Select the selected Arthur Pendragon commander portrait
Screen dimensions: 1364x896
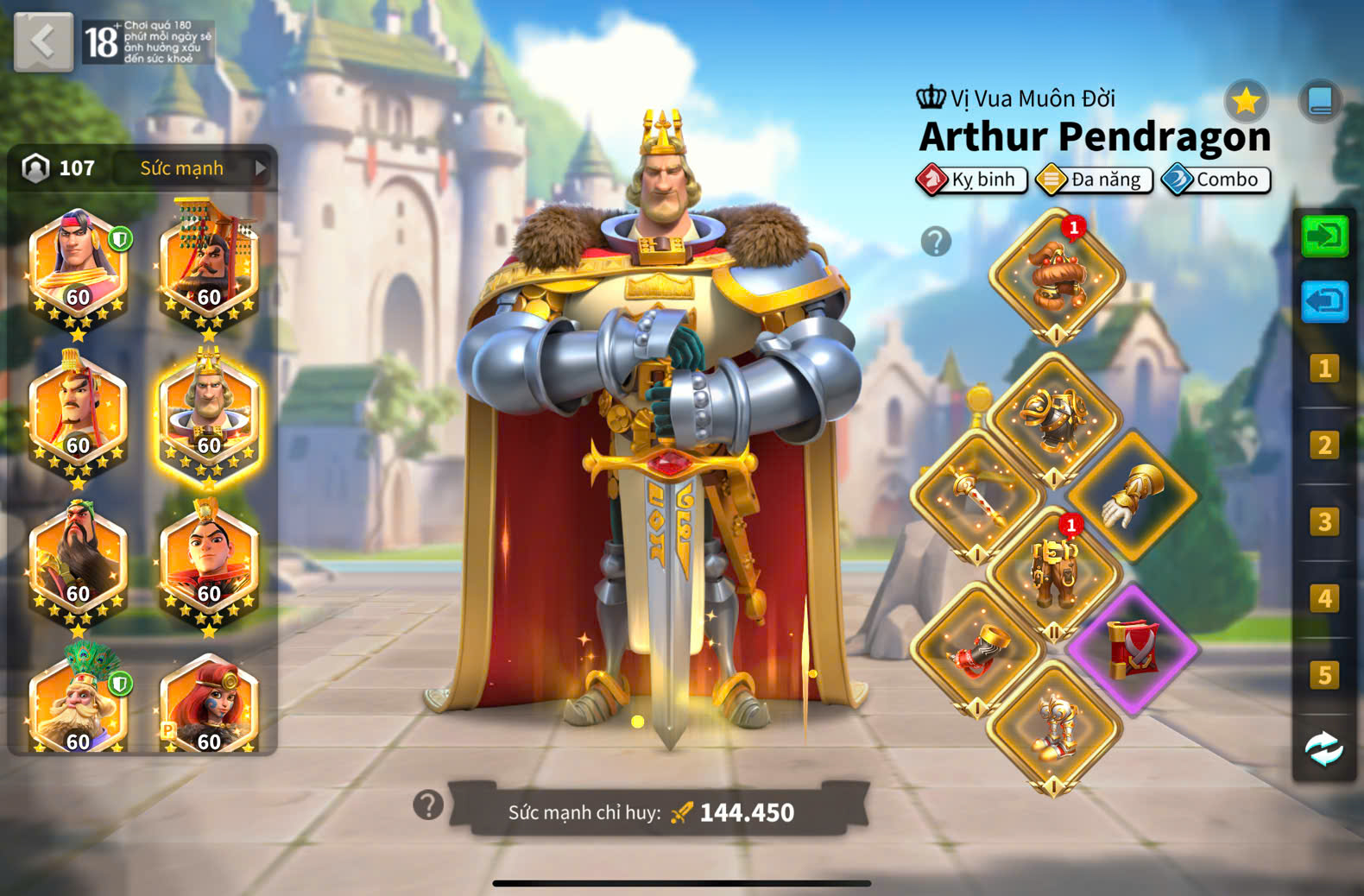tap(208, 419)
